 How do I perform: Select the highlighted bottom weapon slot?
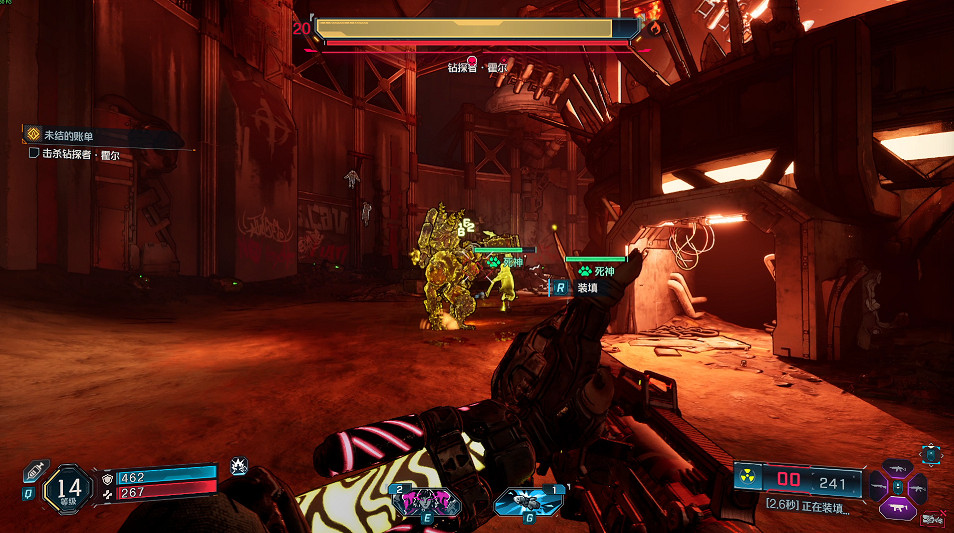tap(897, 508)
